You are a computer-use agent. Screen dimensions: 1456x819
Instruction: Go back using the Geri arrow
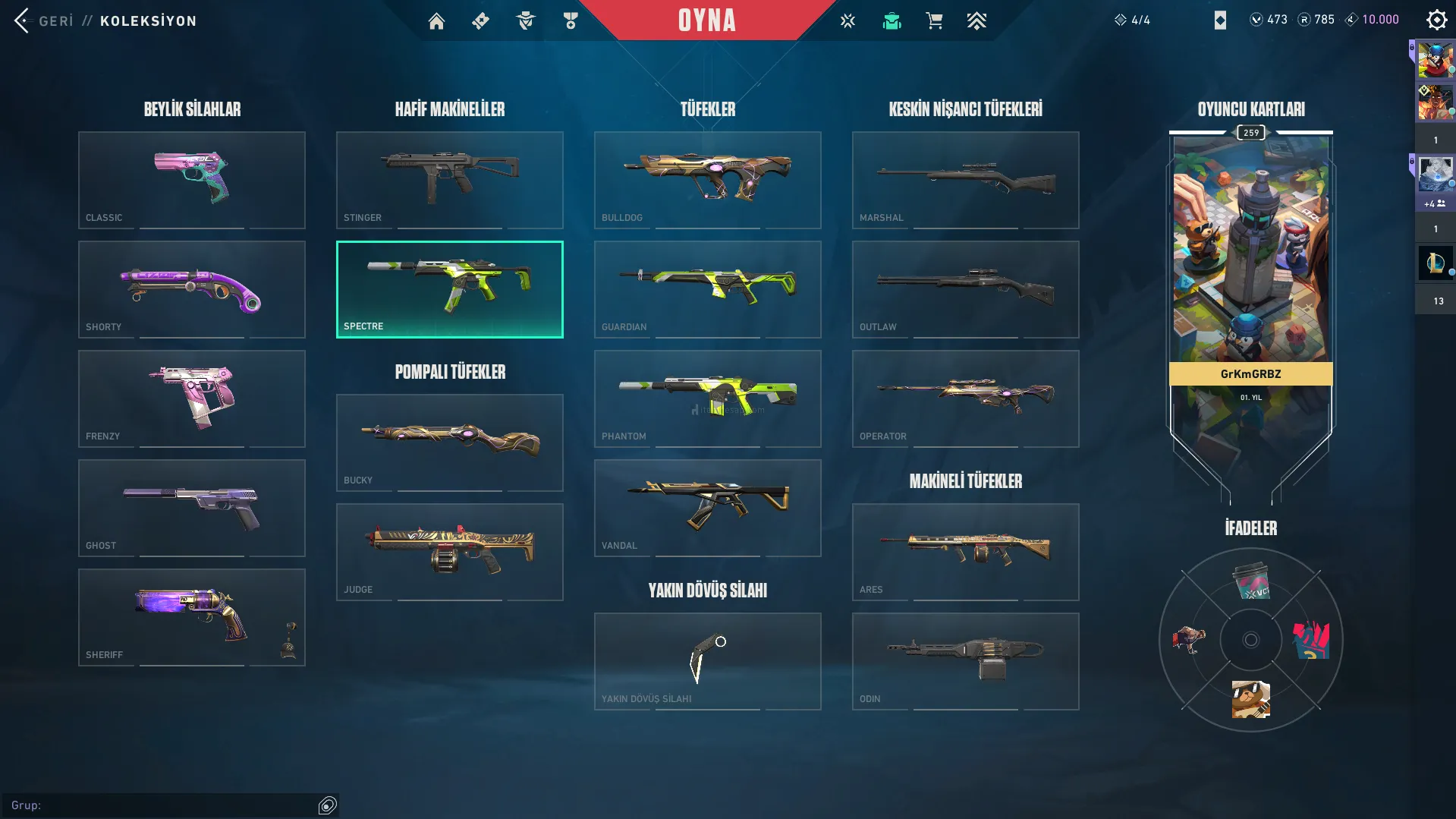pos(22,20)
